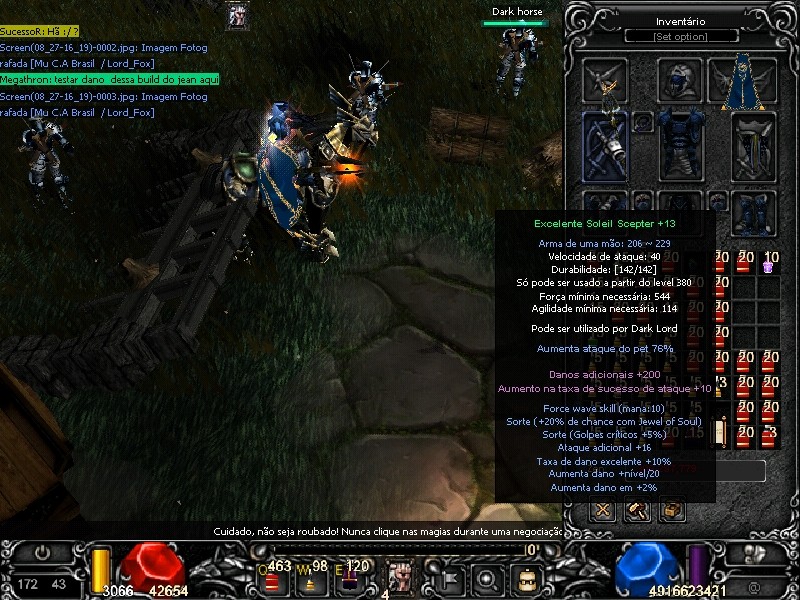Close the inventory with the X button
Image resolution: width=800 pixels, height=600 pixels.
pyautogui.click(x=603, y=511)
